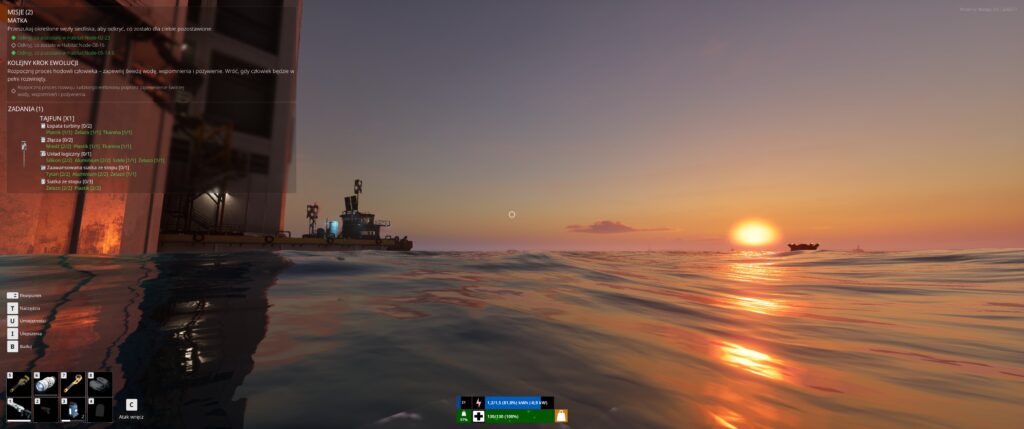Choose the golden wrench in slot 7

coord(72,384)
